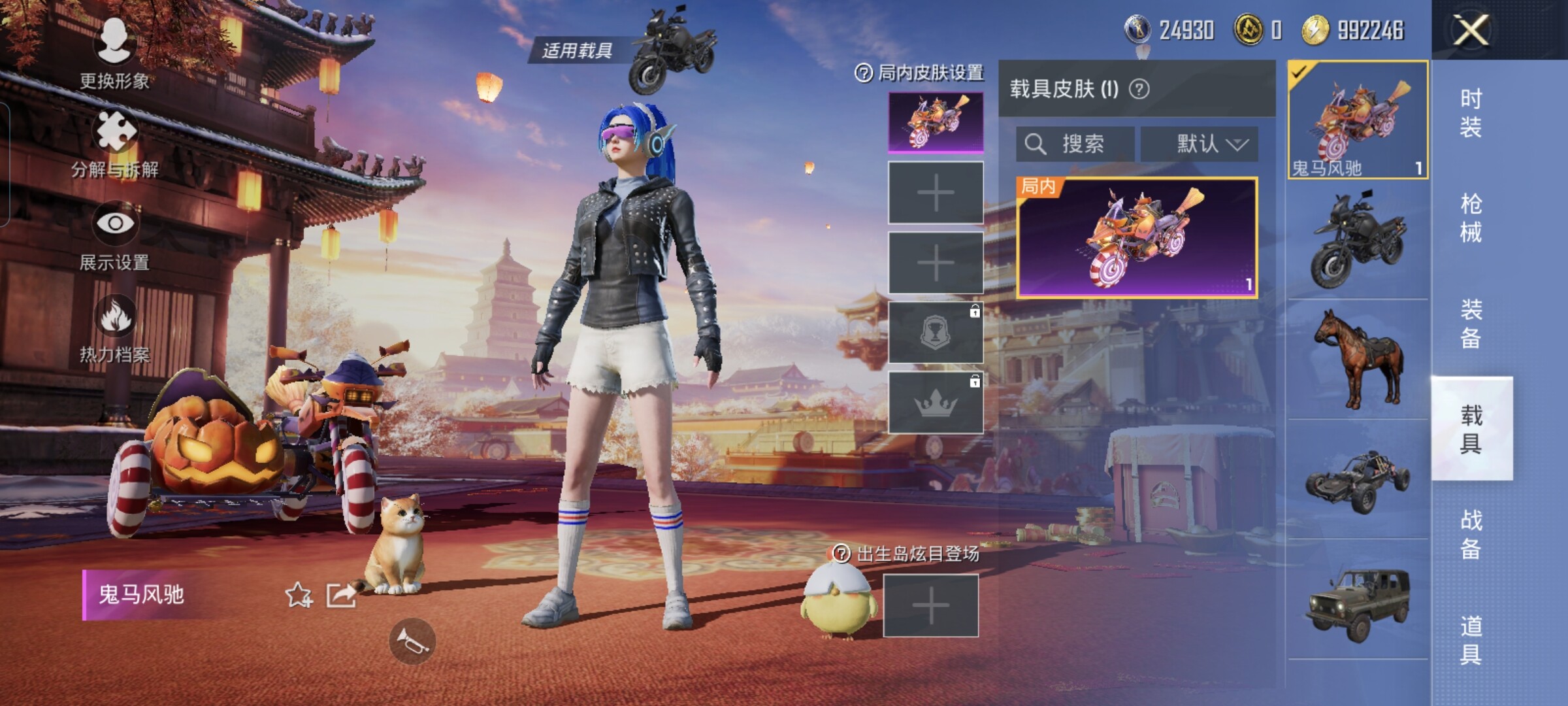Screen dimensions: 1568x706
Task: Choose the black motorcycle vehicle thumbnail
Action: (1358, 240)
